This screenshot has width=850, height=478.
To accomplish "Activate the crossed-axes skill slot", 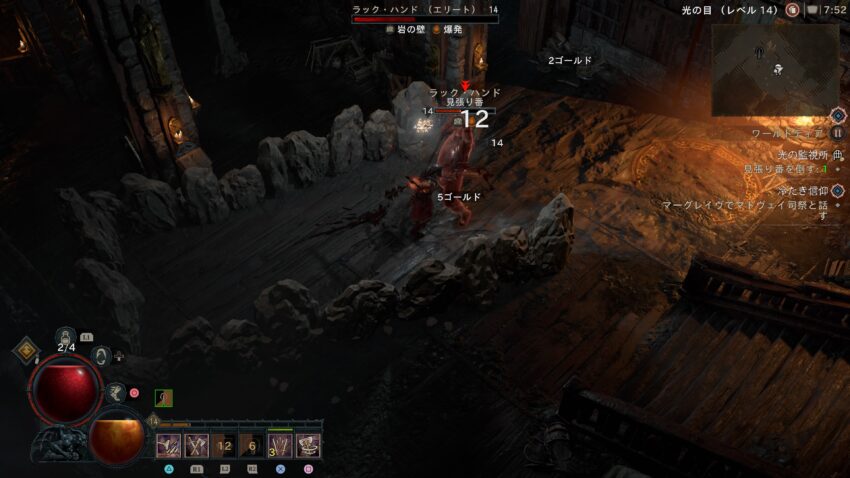I will coord(196,445).
